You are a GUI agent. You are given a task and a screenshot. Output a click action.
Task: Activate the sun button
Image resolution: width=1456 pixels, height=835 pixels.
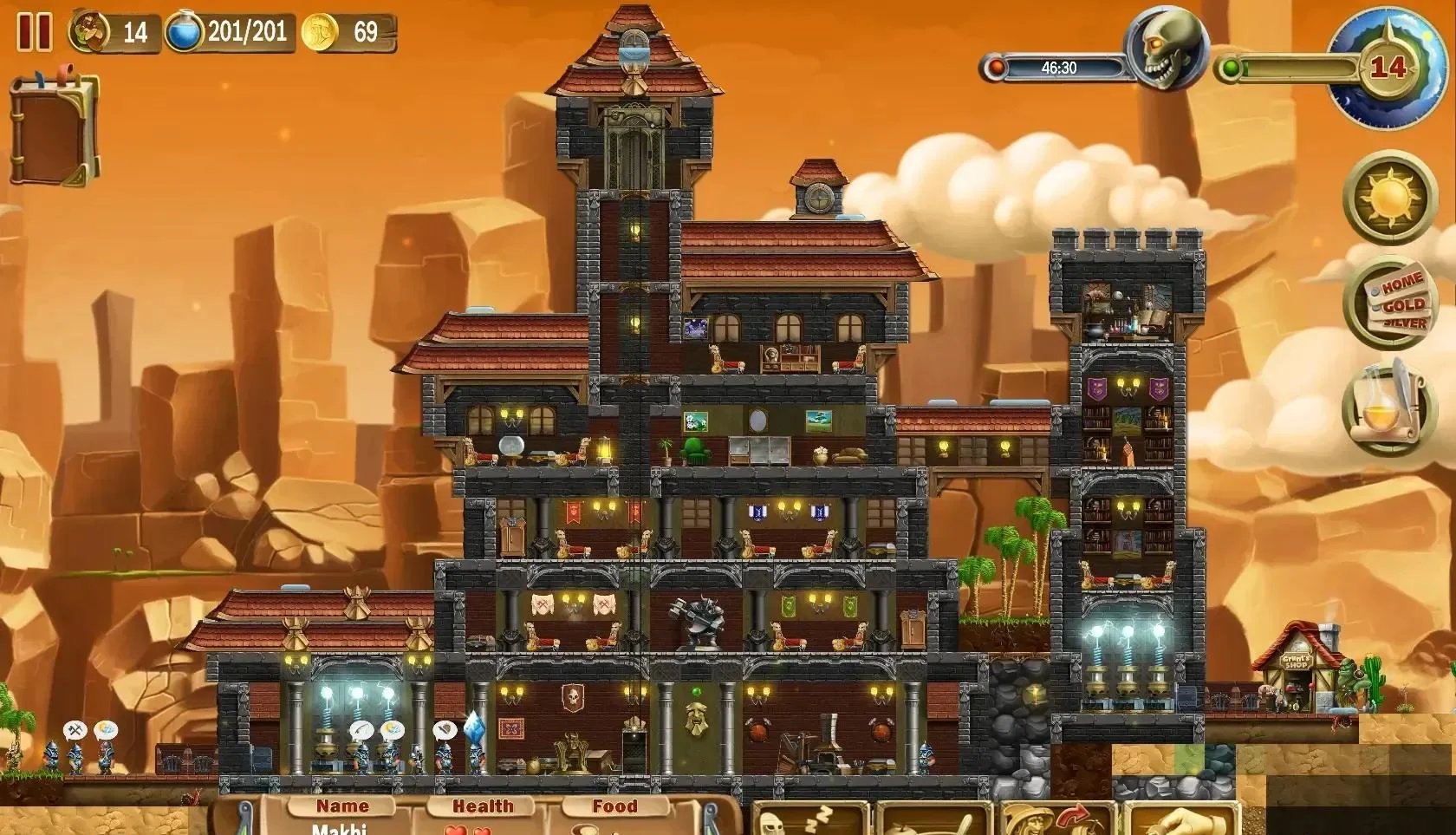(x=1389, y=197)
